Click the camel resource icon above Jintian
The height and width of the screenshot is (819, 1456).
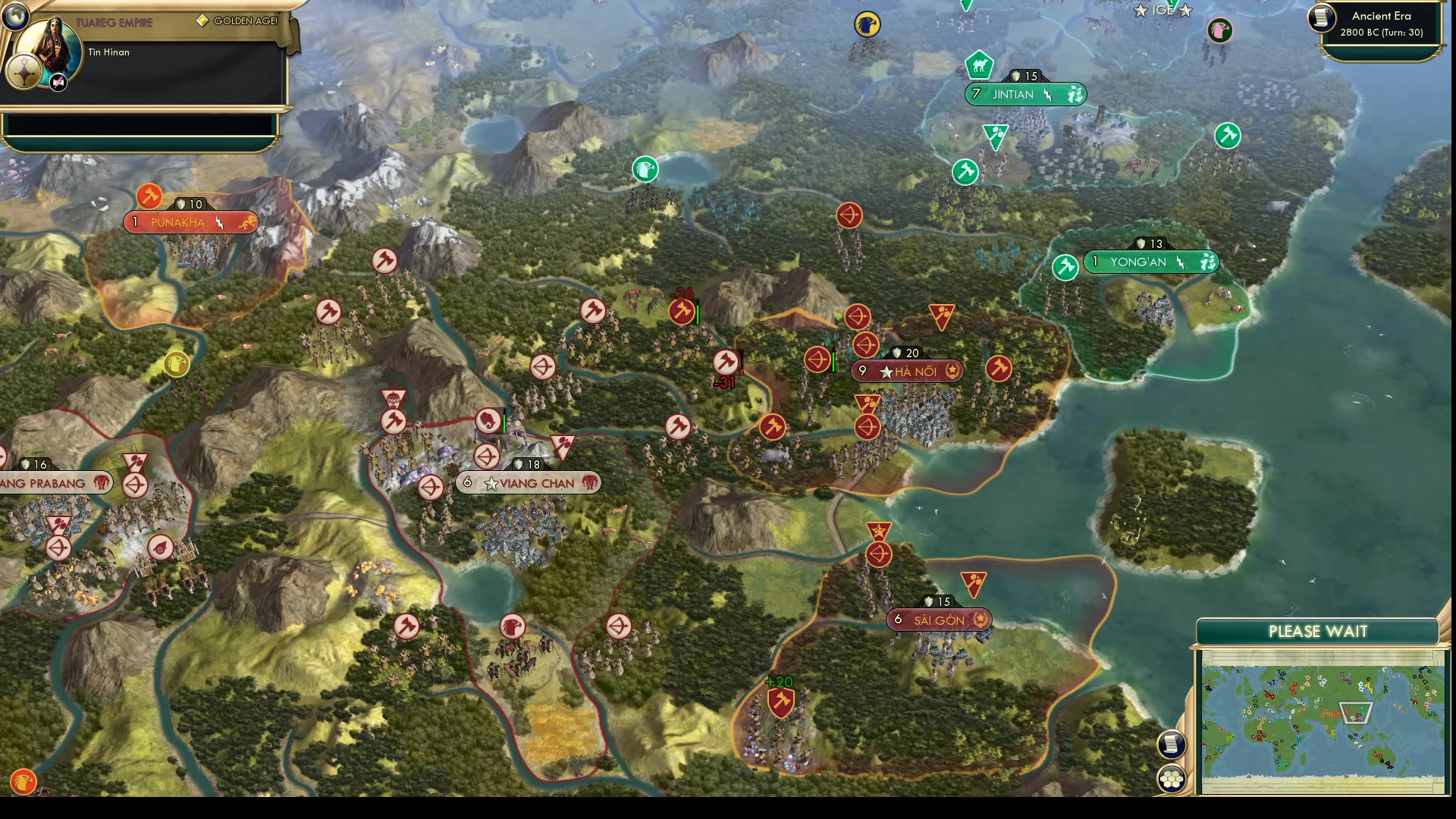coord(978,67)
